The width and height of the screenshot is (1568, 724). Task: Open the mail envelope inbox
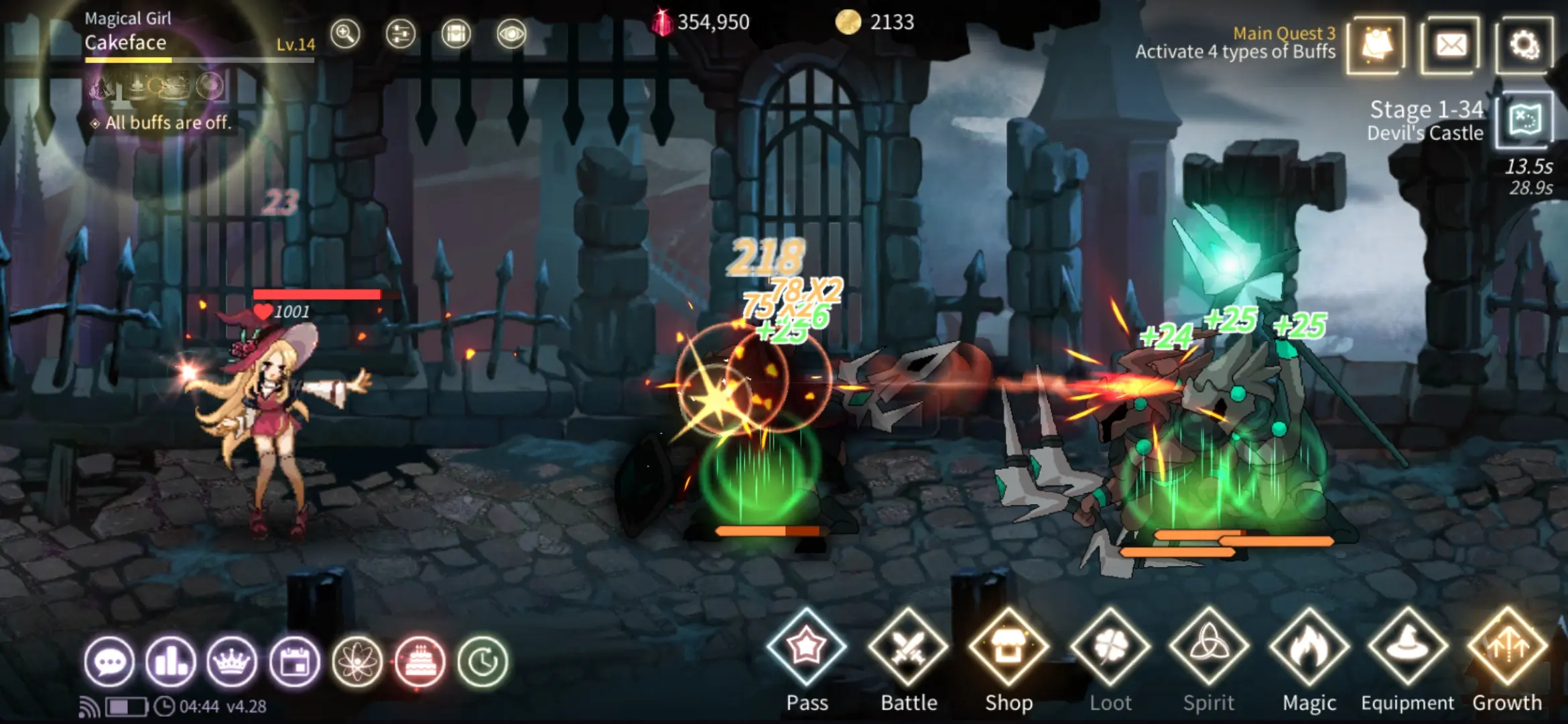(1451, 46)
